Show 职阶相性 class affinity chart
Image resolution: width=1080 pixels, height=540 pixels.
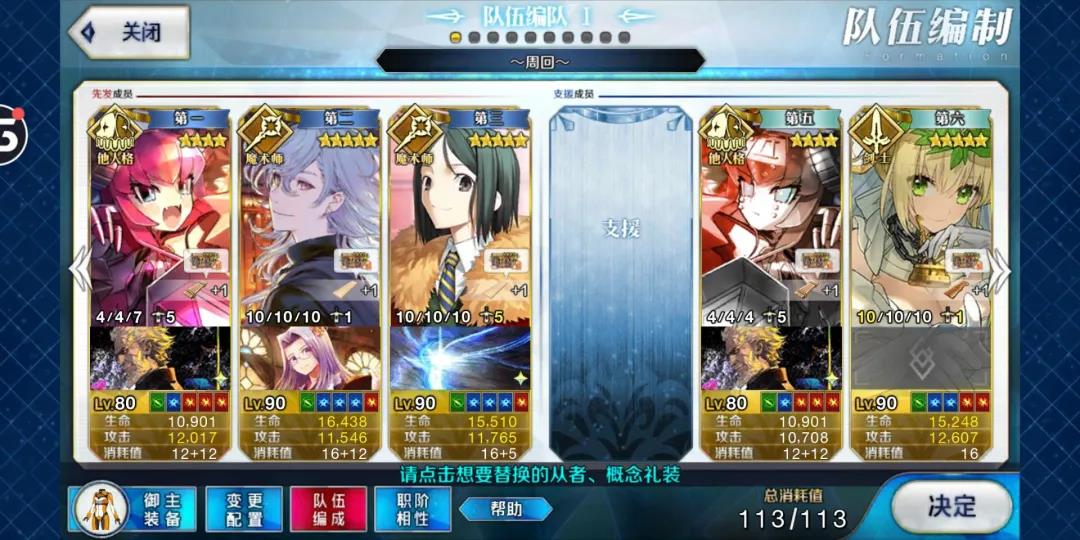pyautogui.click(x=412, y=508)
